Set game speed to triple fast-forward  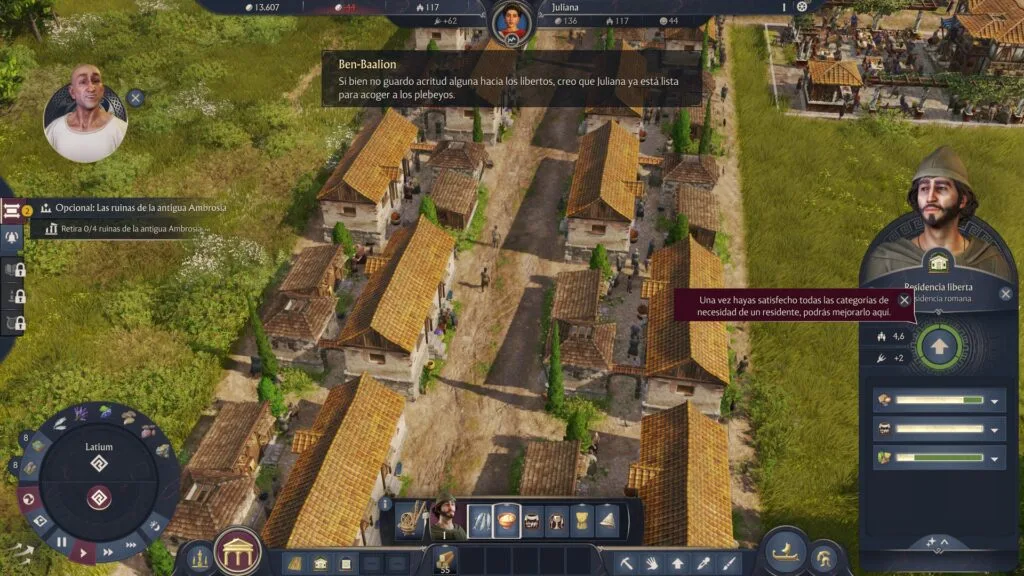pos(130,544)
